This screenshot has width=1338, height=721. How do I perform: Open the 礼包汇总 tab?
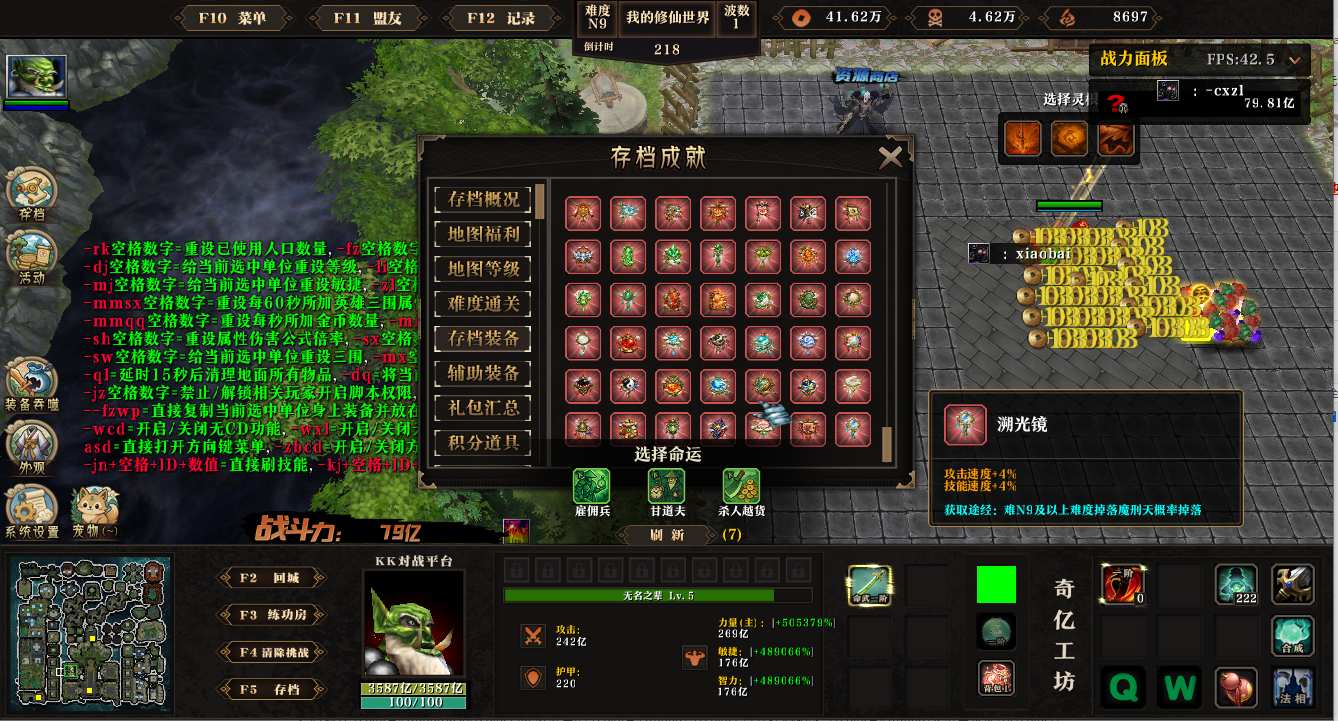coord(483,407)
